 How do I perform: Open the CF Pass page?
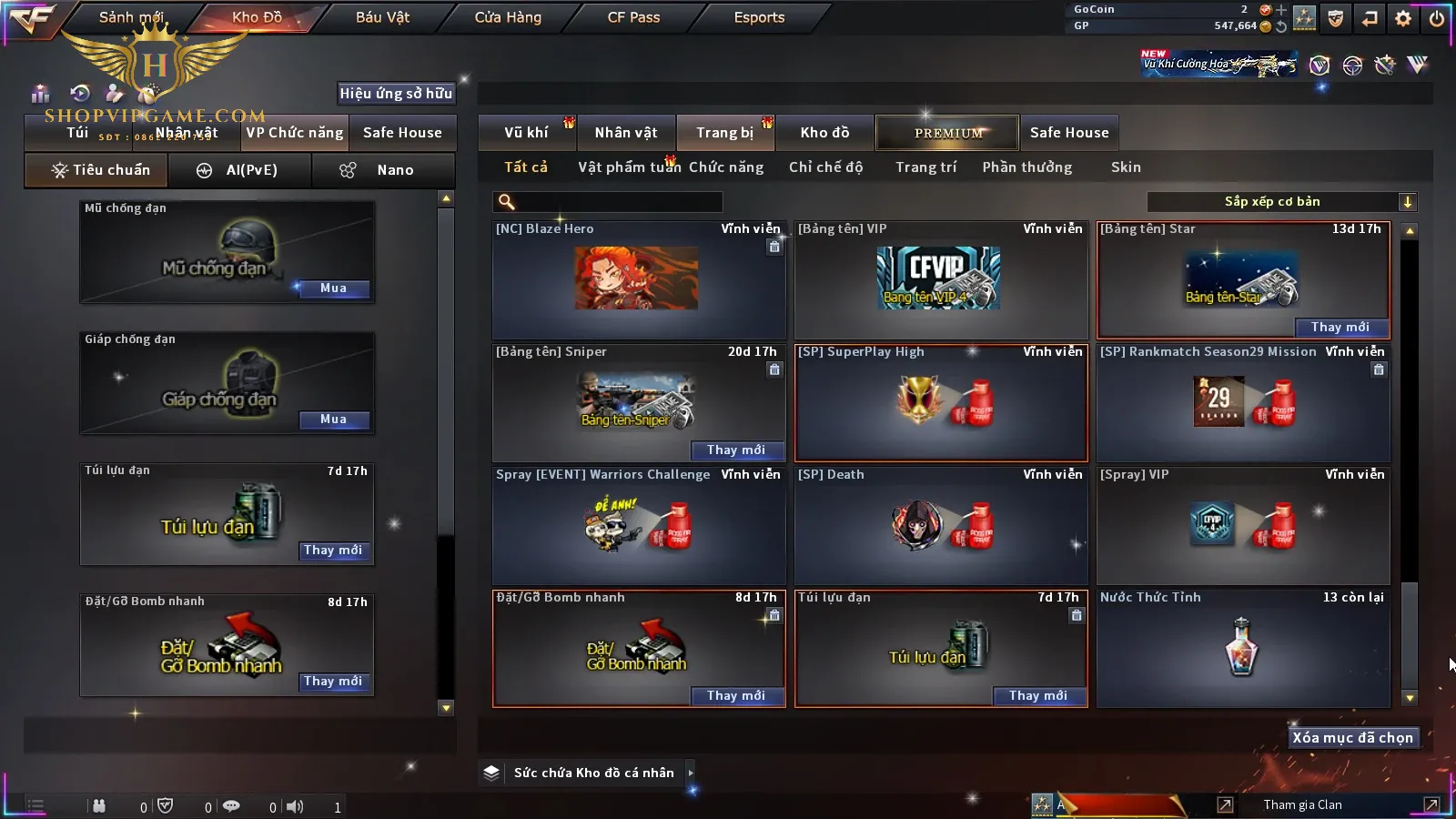tap(633, 17)
